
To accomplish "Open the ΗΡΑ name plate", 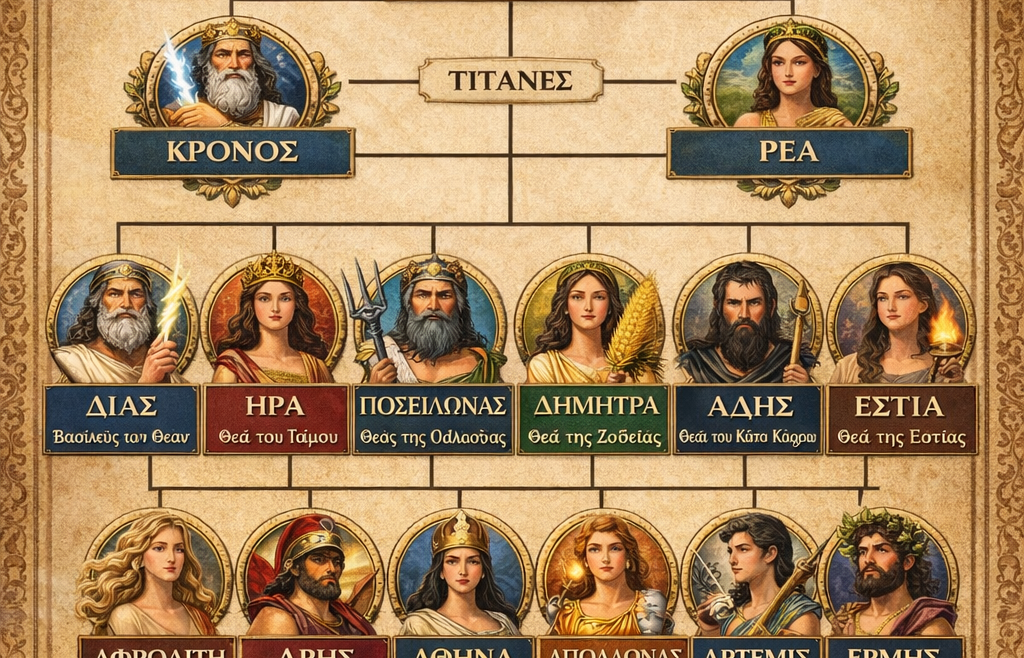I will (x=276, y=419).
